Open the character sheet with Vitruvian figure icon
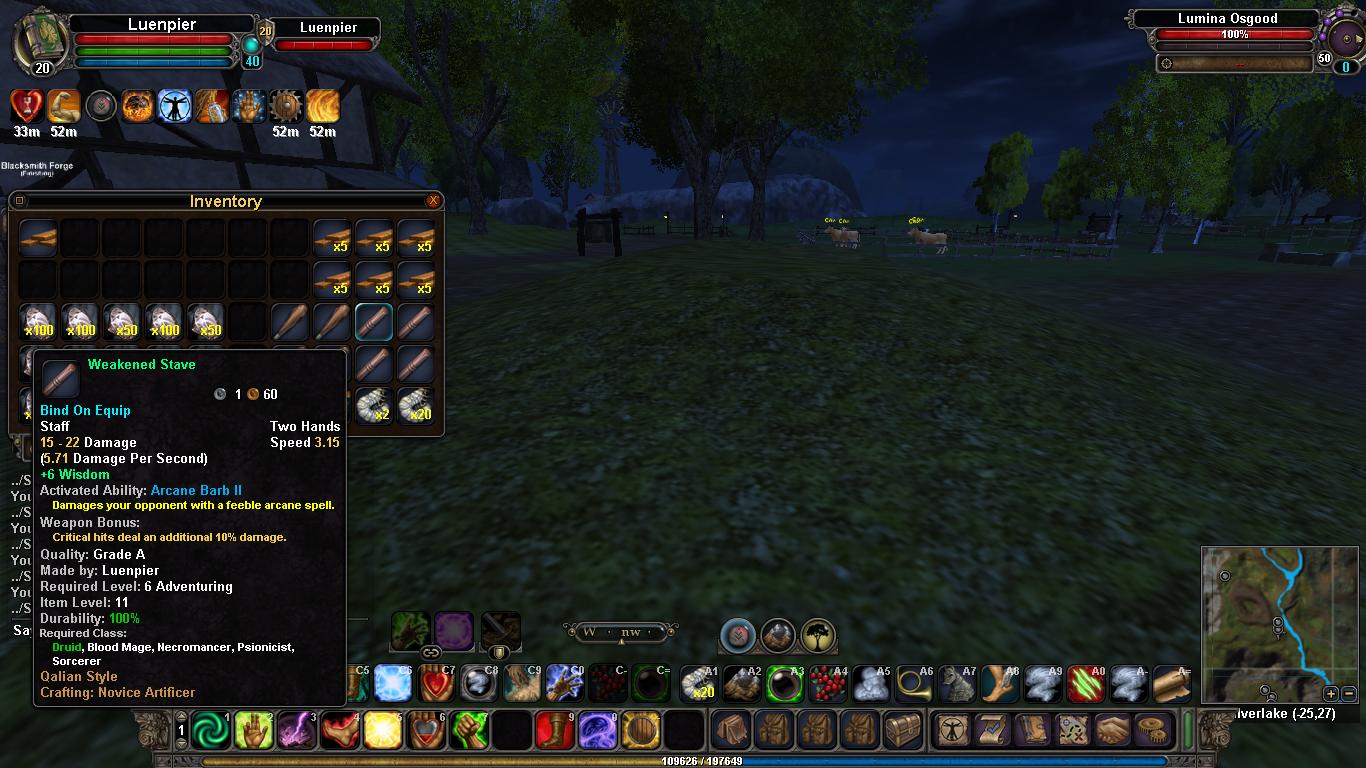Viewport: 1366px width, 768px height. [951, 730]
